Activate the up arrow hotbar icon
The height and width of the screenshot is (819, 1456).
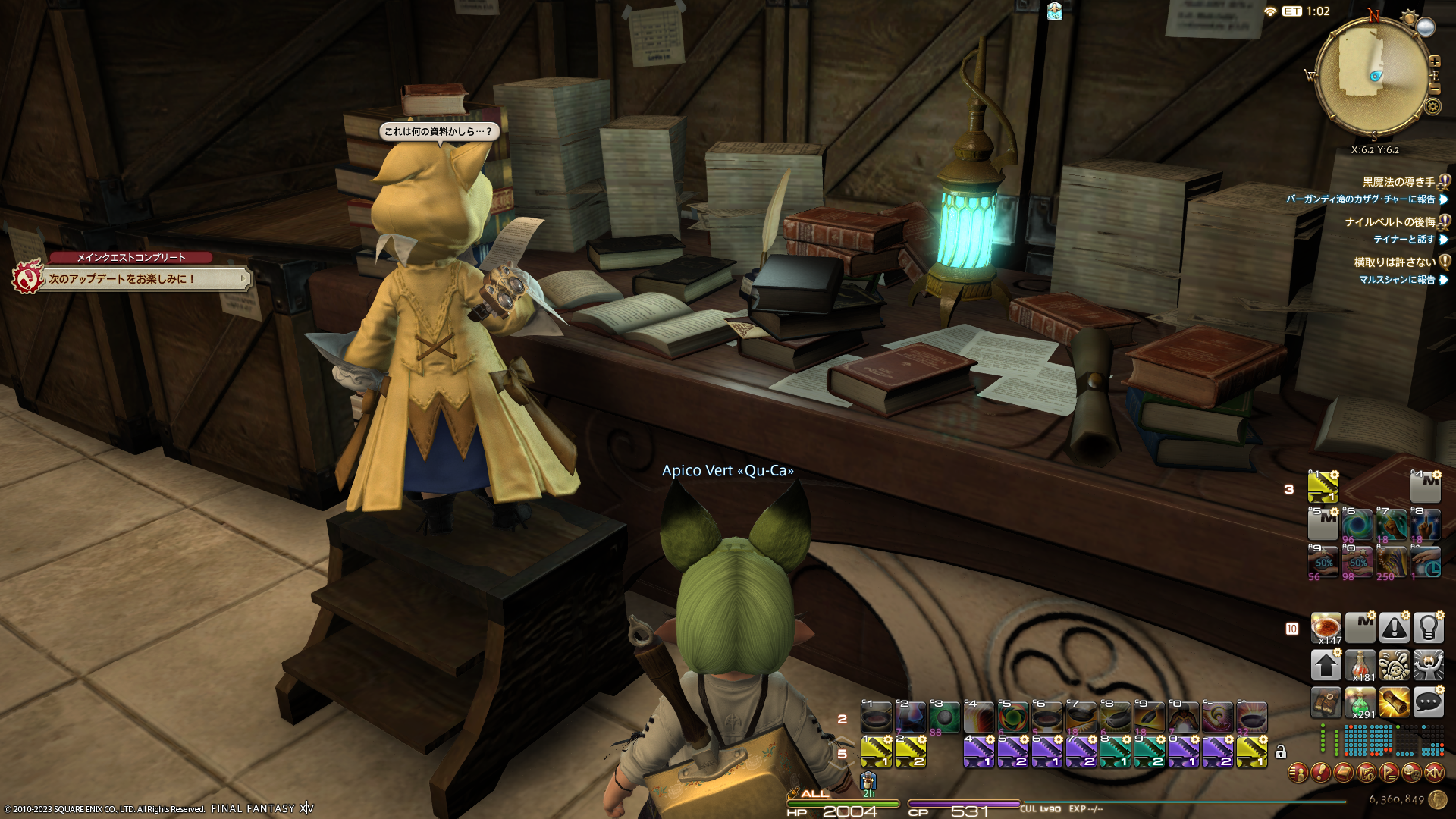pyautogui.click(x=1326, y=665)
